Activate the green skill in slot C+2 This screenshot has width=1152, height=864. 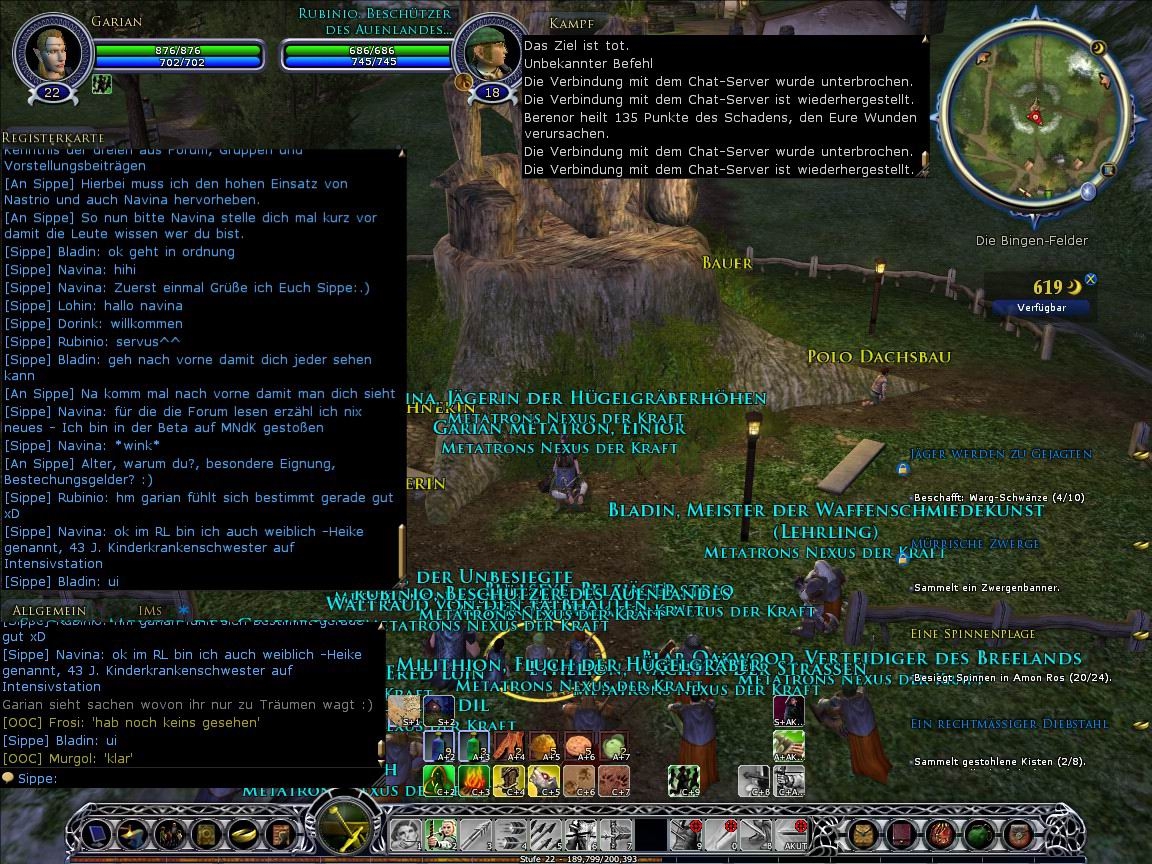[x=440, y=779]
